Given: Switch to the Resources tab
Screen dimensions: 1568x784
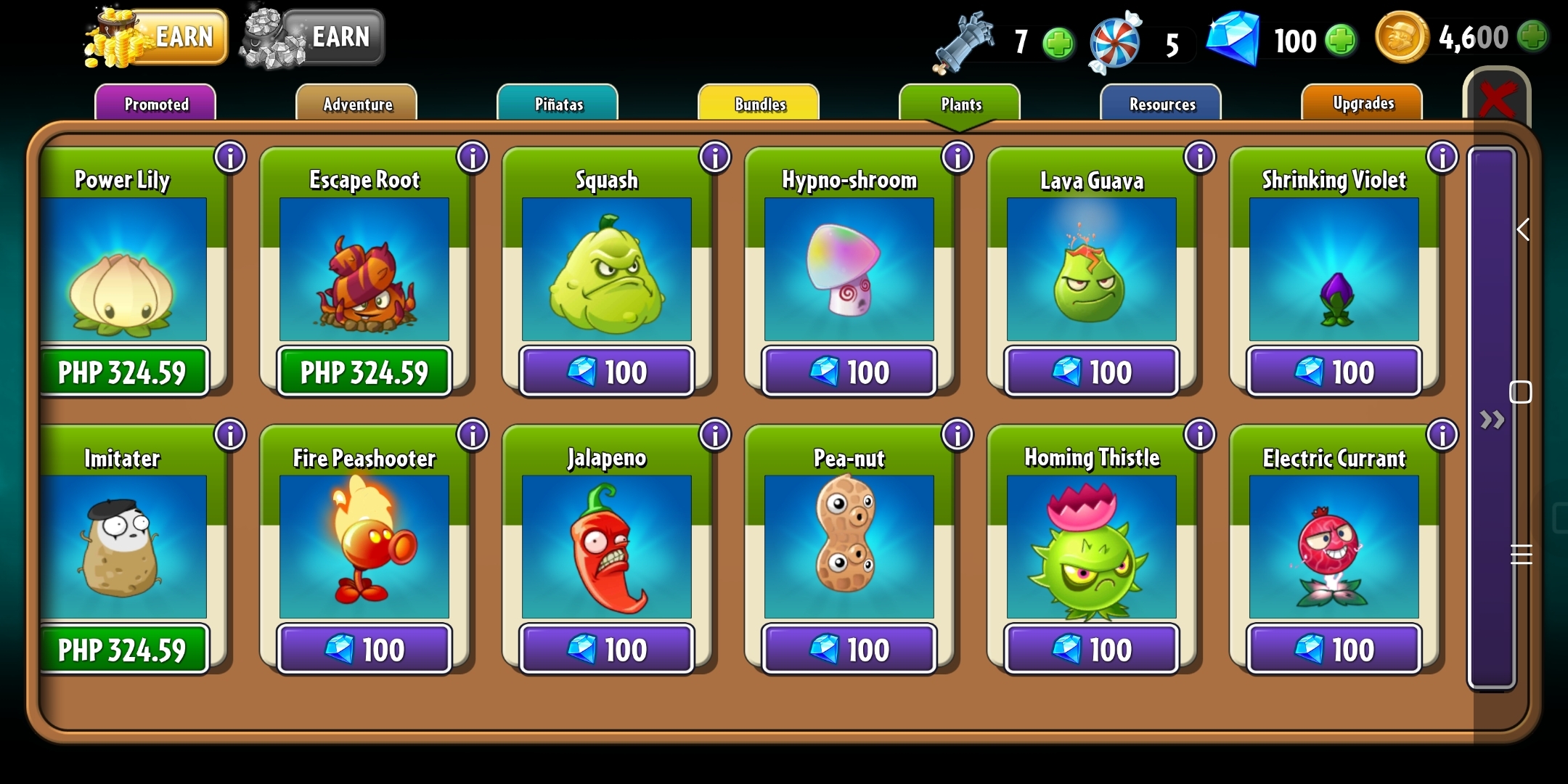Looking at the screenshot, I should (x=1161, y=104).
